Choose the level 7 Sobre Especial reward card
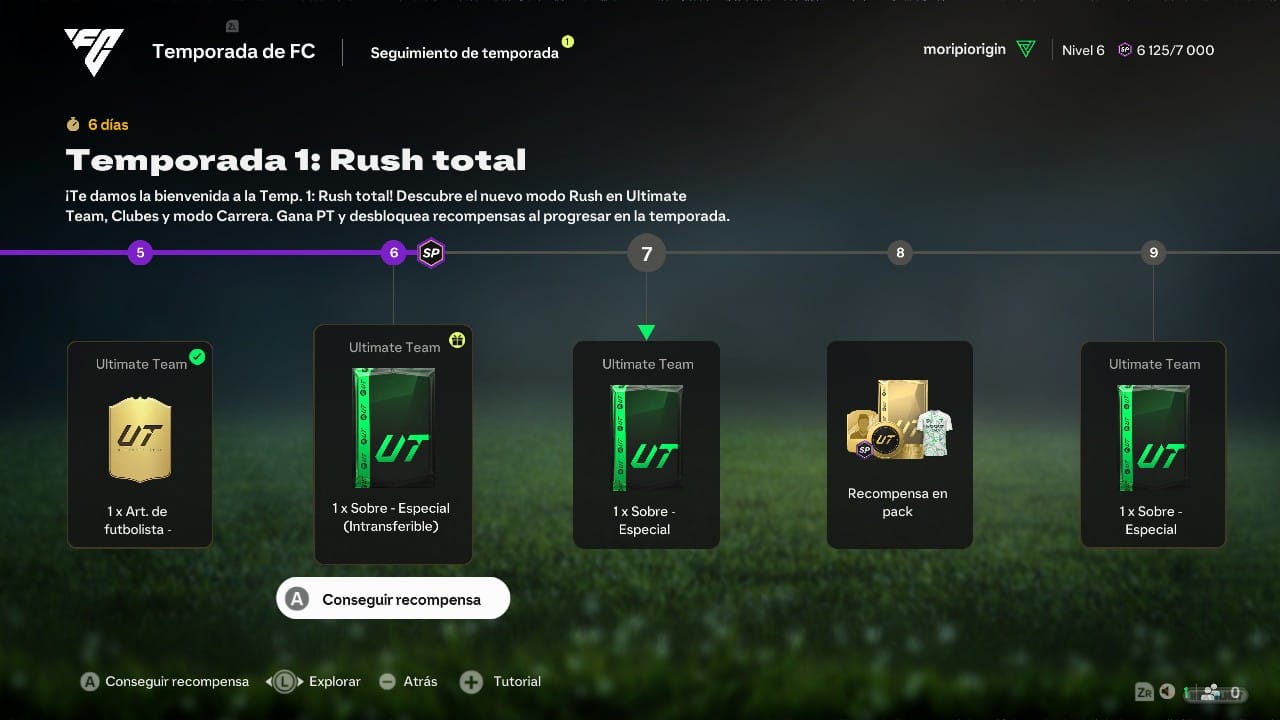 click(x=646, y=444)
